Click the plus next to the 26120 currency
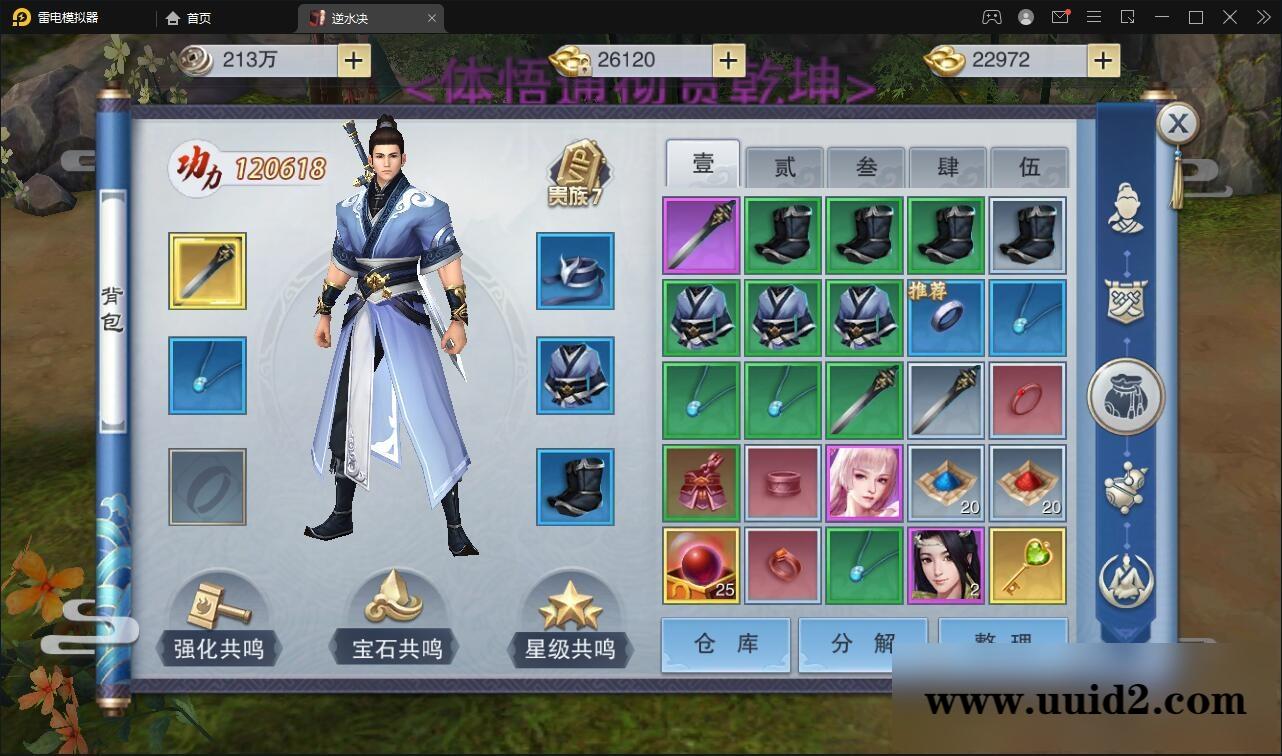 click(x=728, y=60)
